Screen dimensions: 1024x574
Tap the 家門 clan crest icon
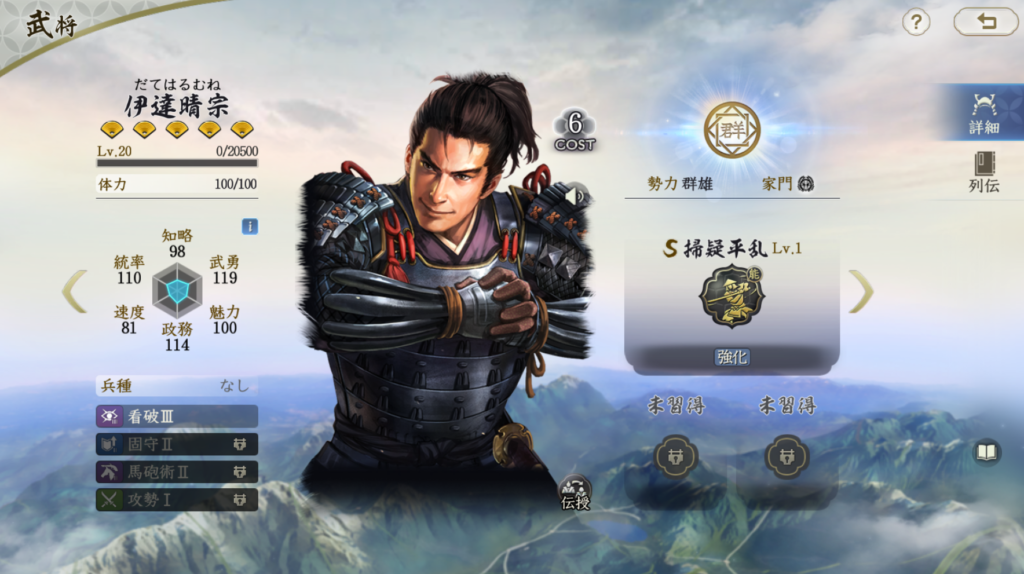point(806,184)
